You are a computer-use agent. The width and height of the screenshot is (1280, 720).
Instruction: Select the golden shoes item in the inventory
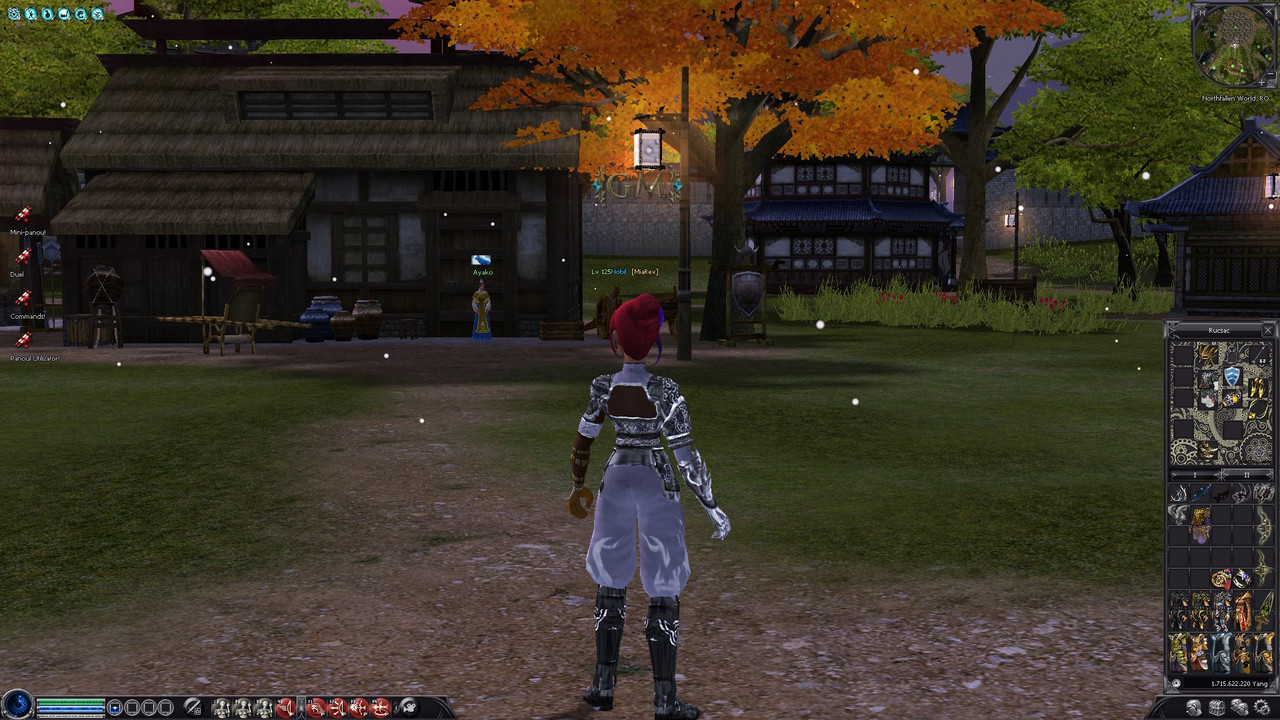pos(1257,389)
